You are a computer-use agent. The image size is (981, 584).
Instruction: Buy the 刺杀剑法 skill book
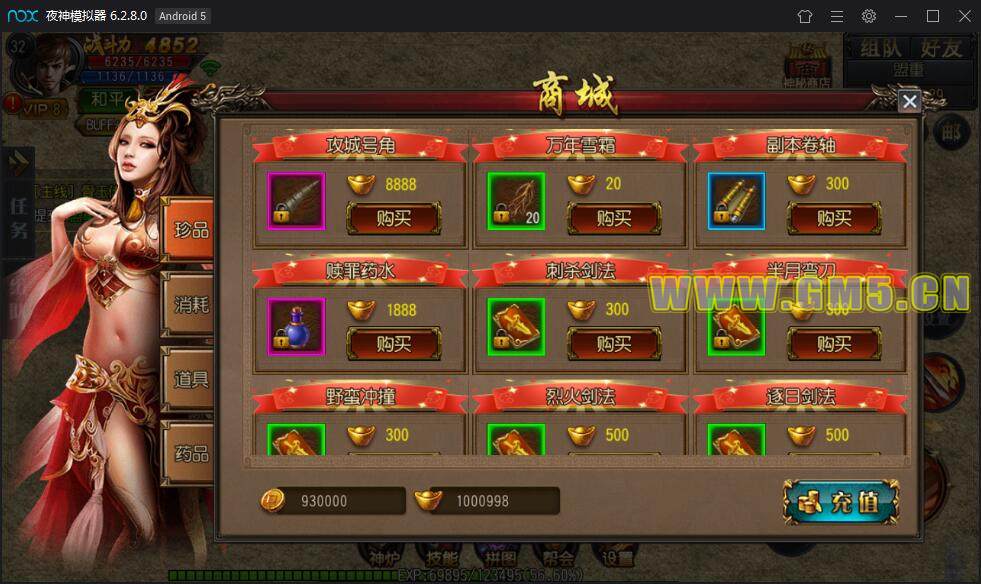613,344
